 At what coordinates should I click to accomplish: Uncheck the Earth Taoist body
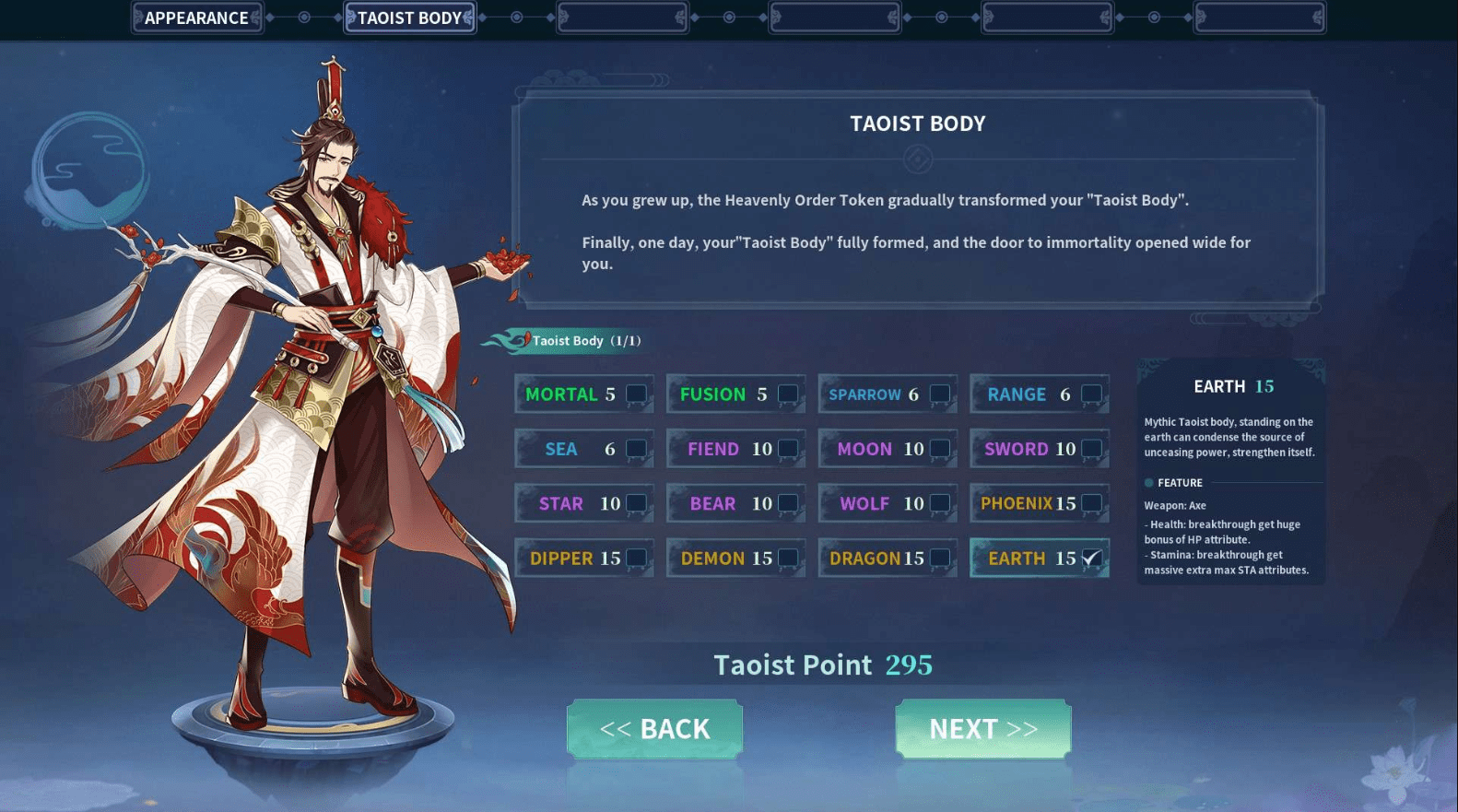click(x=1091, y=559)
